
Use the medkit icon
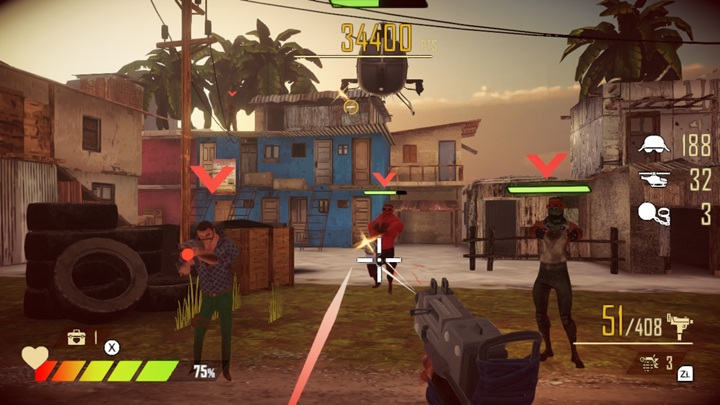tap(76, 338)
